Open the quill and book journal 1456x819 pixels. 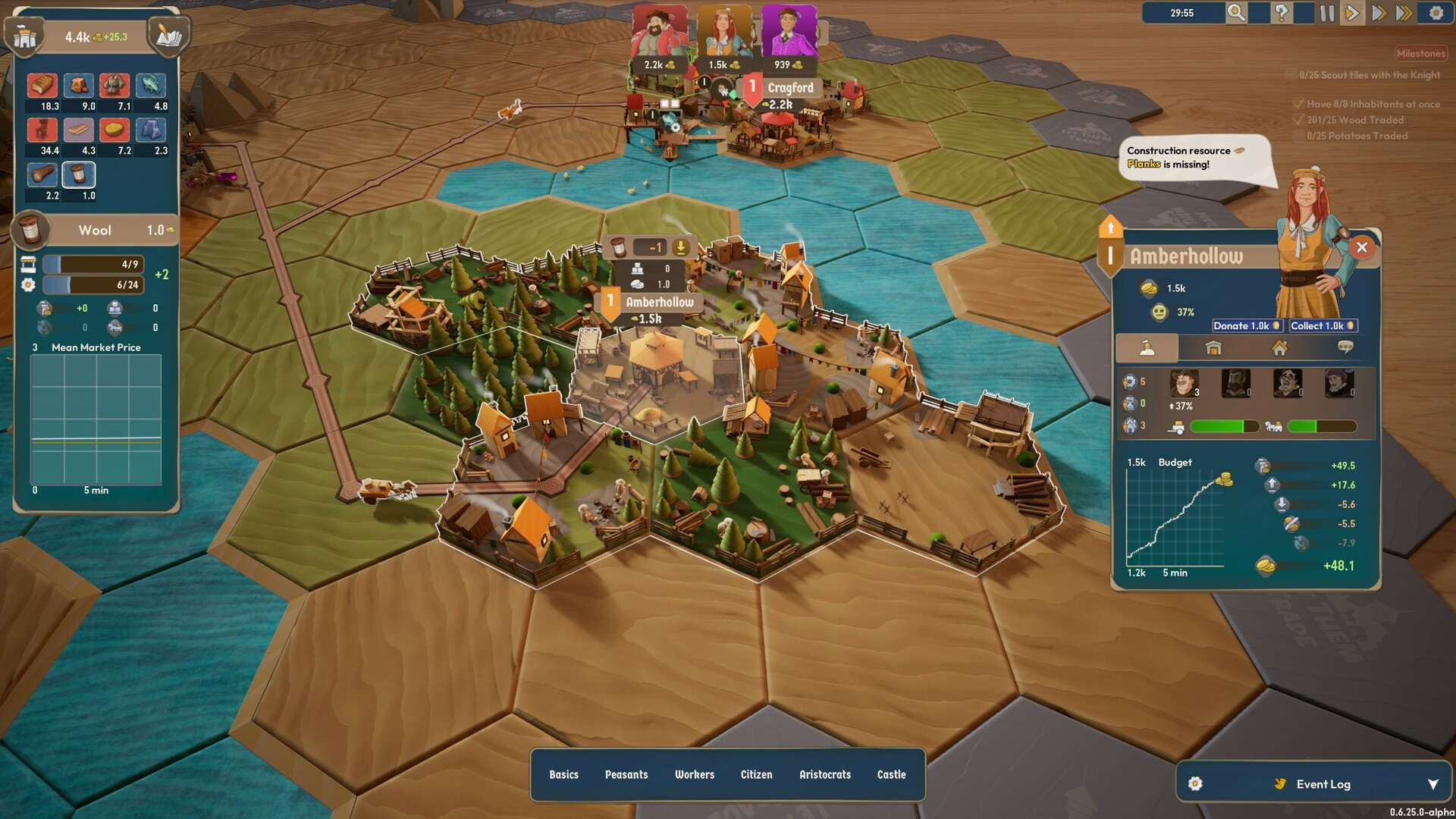click(x=168, y=36)
